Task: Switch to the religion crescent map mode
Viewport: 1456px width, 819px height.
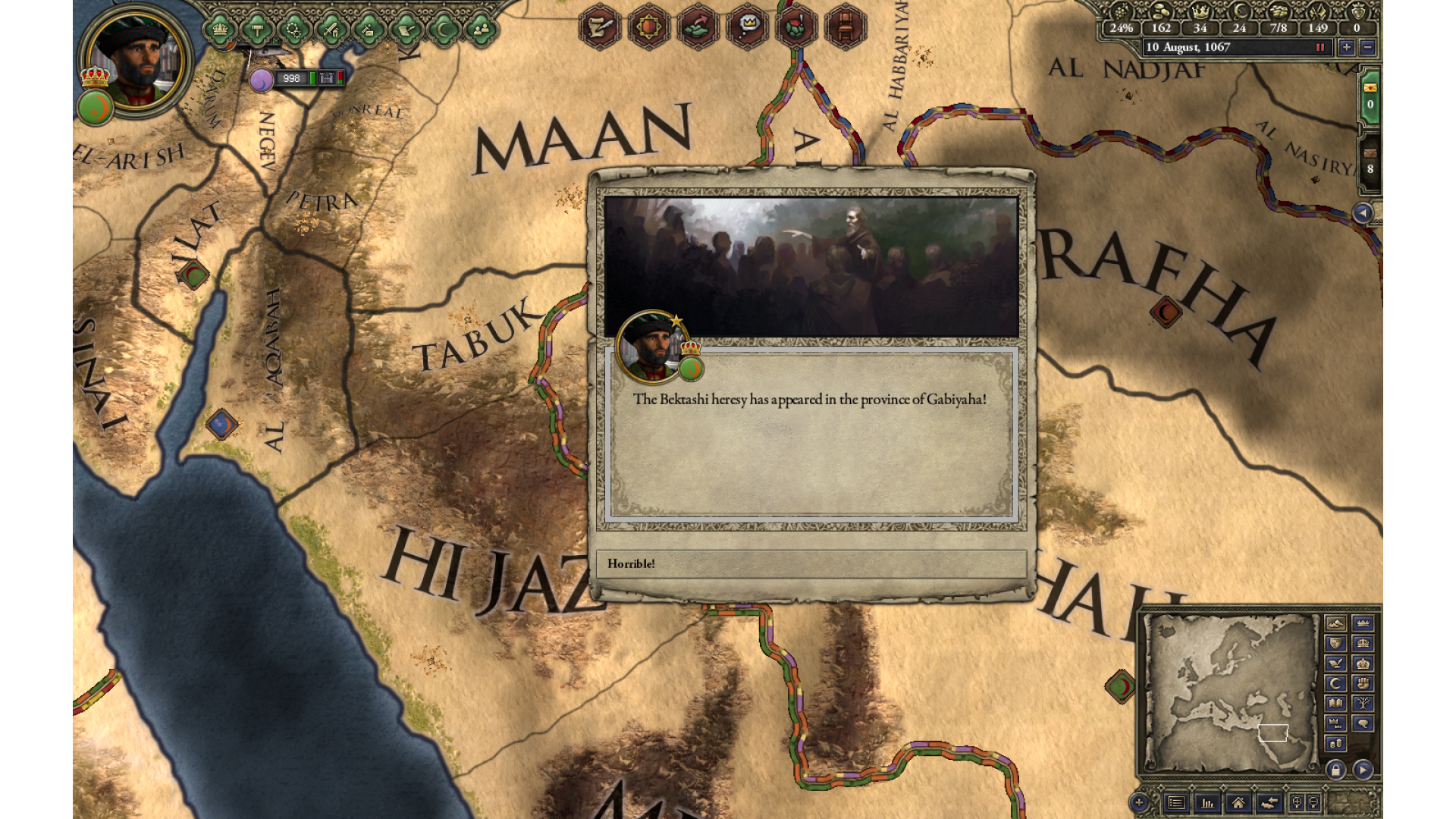Action: [1335, 683]
